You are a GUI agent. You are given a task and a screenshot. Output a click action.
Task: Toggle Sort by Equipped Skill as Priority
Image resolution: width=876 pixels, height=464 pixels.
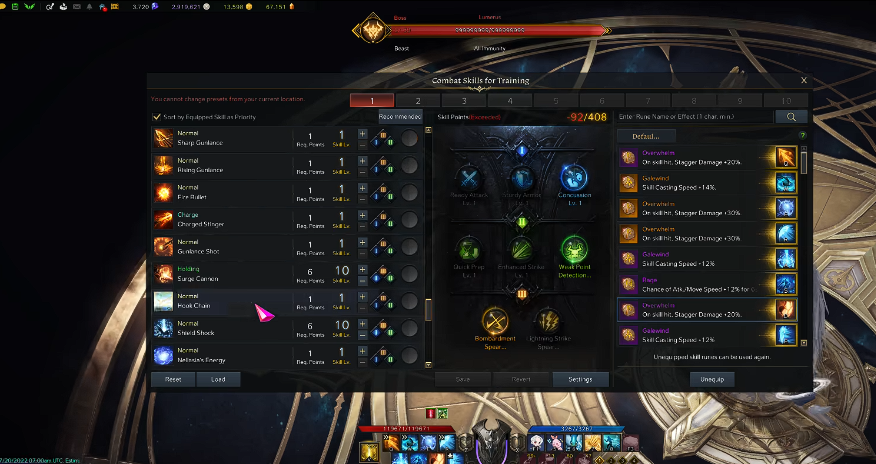tap(157, 117)
